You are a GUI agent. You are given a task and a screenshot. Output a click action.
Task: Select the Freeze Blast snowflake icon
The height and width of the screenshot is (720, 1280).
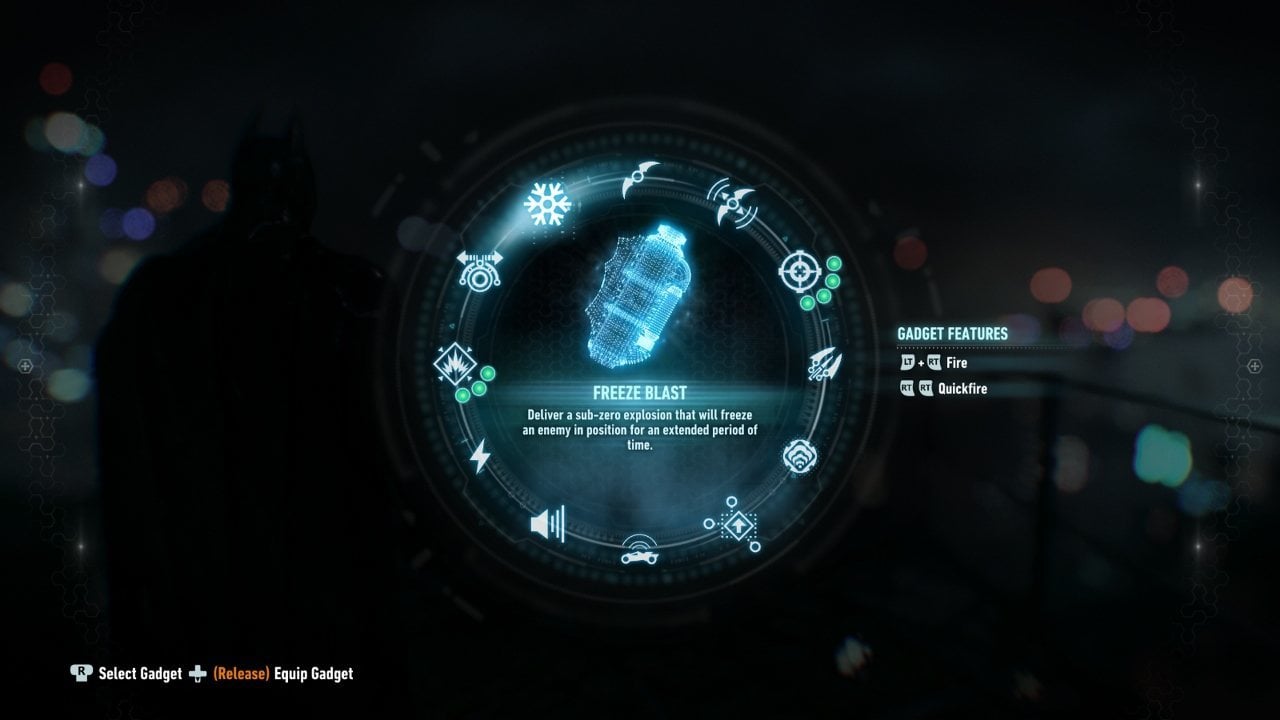coord(545,203)
